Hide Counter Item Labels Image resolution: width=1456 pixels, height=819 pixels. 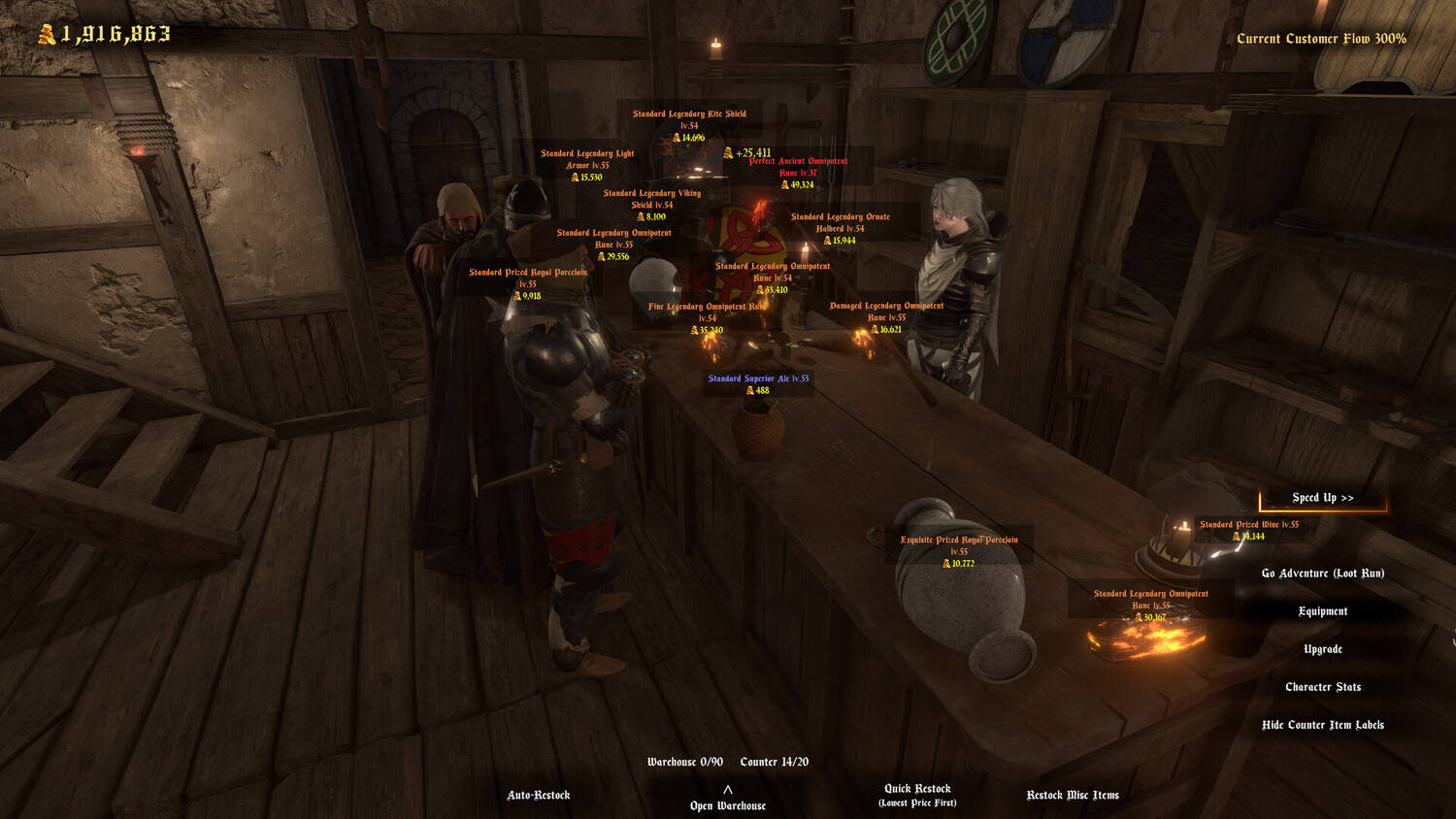coord(1322,725)
